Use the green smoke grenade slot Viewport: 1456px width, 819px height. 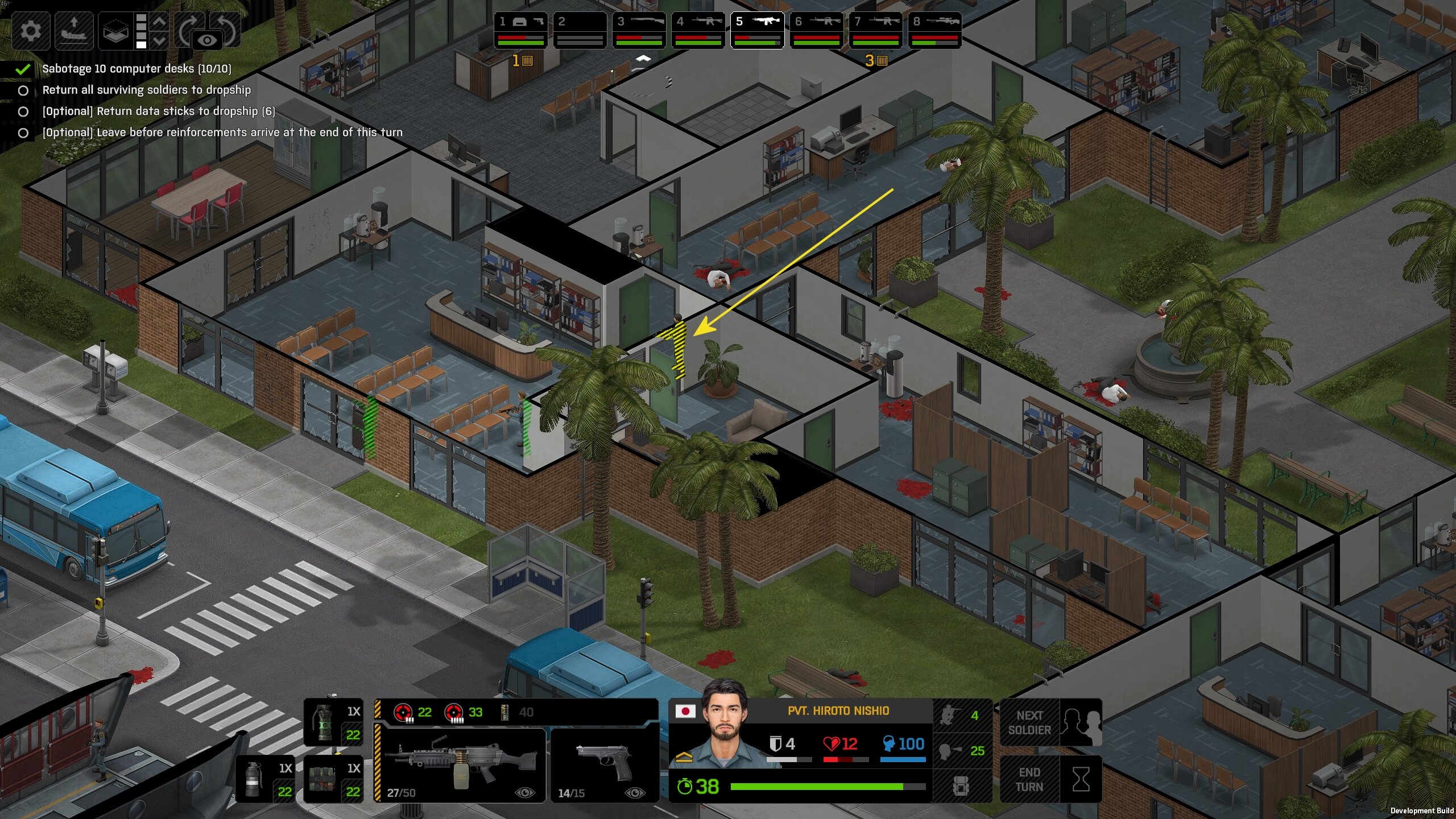coord(333,722)
